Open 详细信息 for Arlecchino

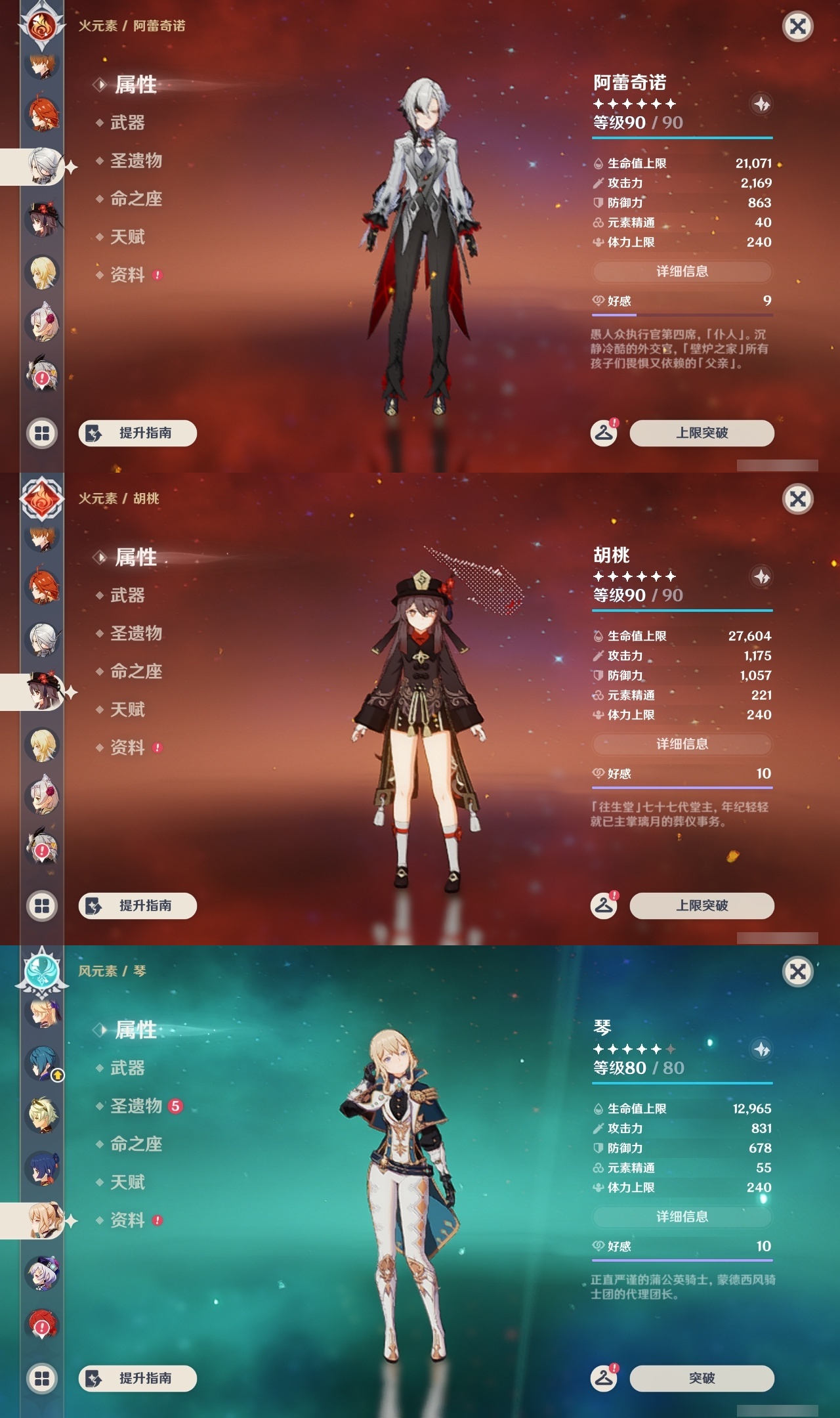tap(681, 272)
